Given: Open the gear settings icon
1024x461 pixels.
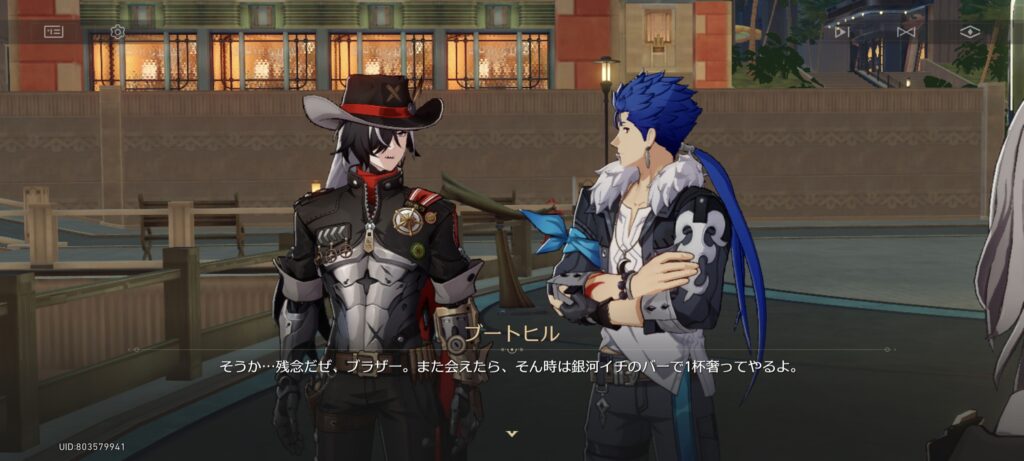Looking at the screenshot, I should [117, 32].
